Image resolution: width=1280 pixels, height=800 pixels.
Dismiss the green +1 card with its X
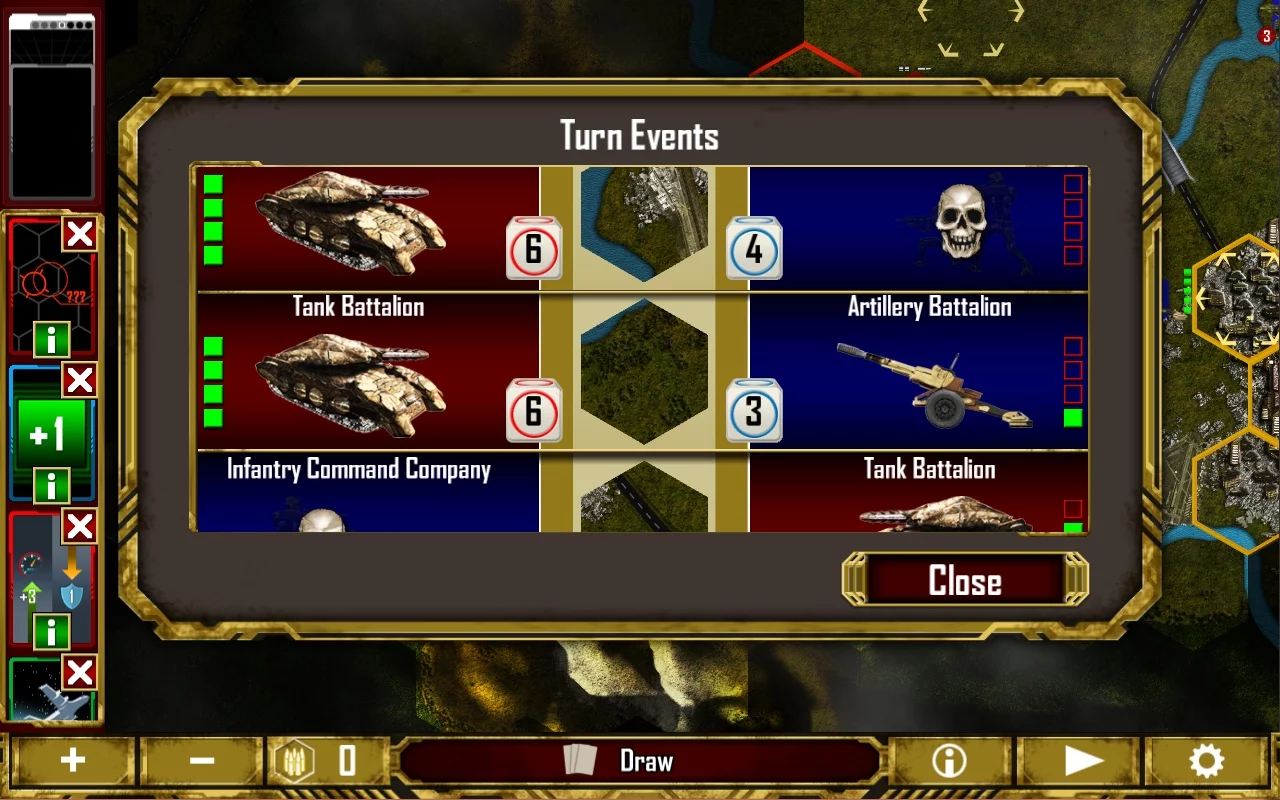[x=80, y=380]
